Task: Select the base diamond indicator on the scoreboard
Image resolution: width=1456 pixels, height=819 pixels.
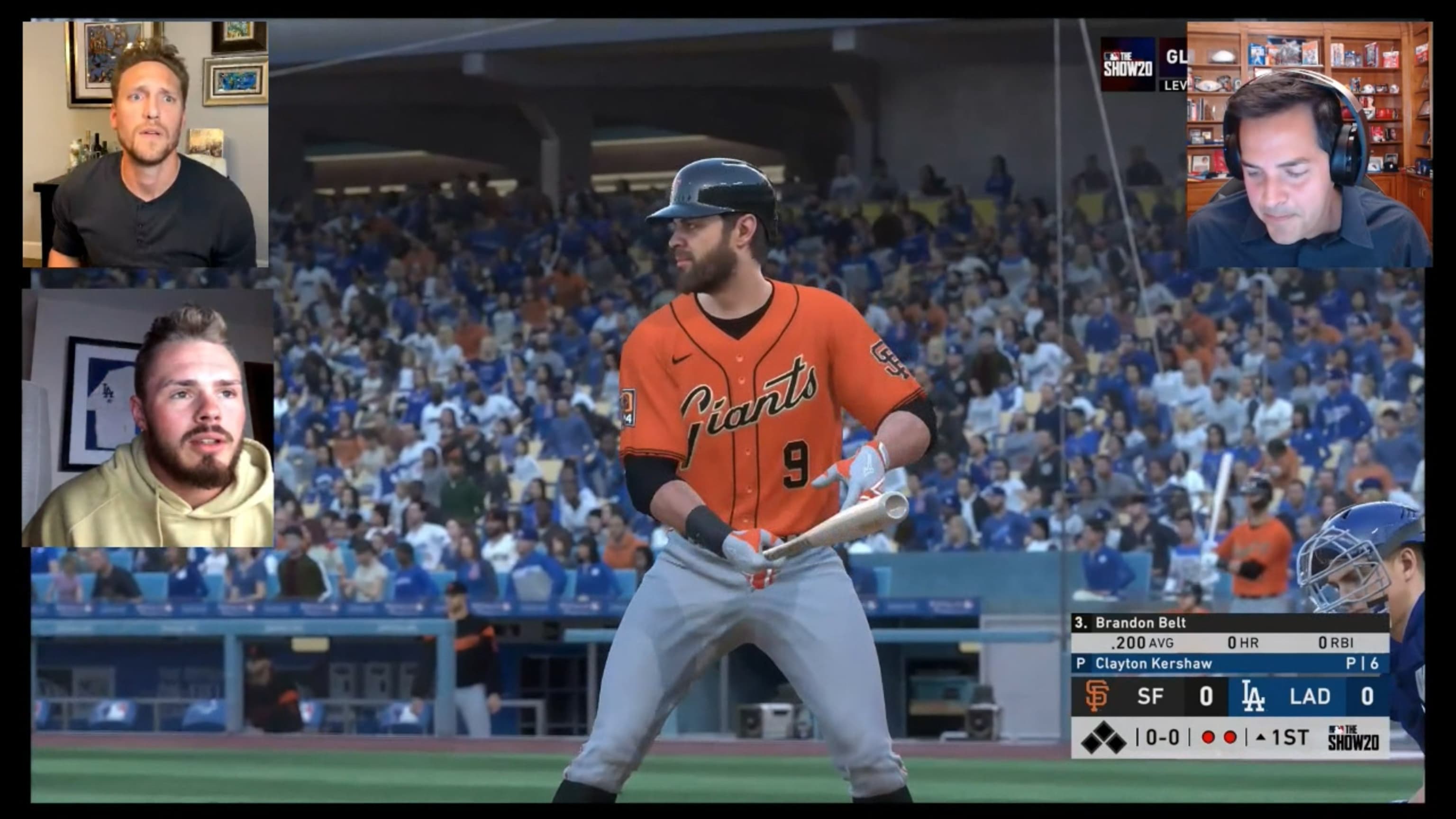Action: [1104, 737]
